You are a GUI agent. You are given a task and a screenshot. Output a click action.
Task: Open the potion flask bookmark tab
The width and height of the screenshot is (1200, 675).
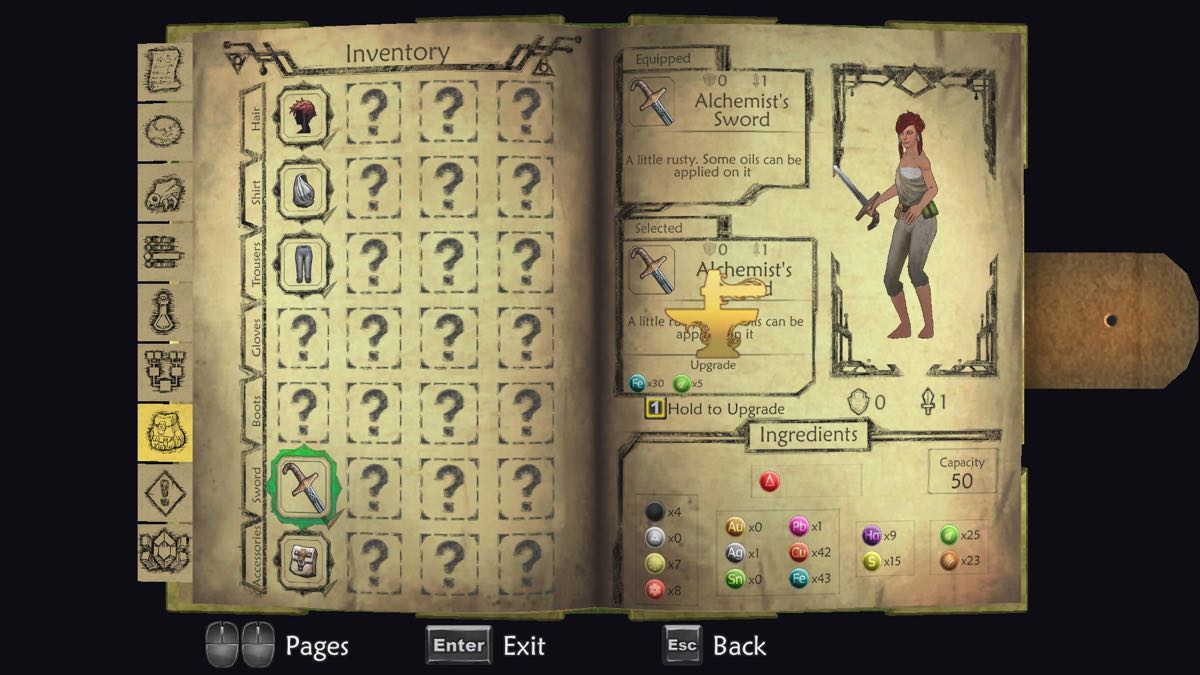tap(162, 310)
